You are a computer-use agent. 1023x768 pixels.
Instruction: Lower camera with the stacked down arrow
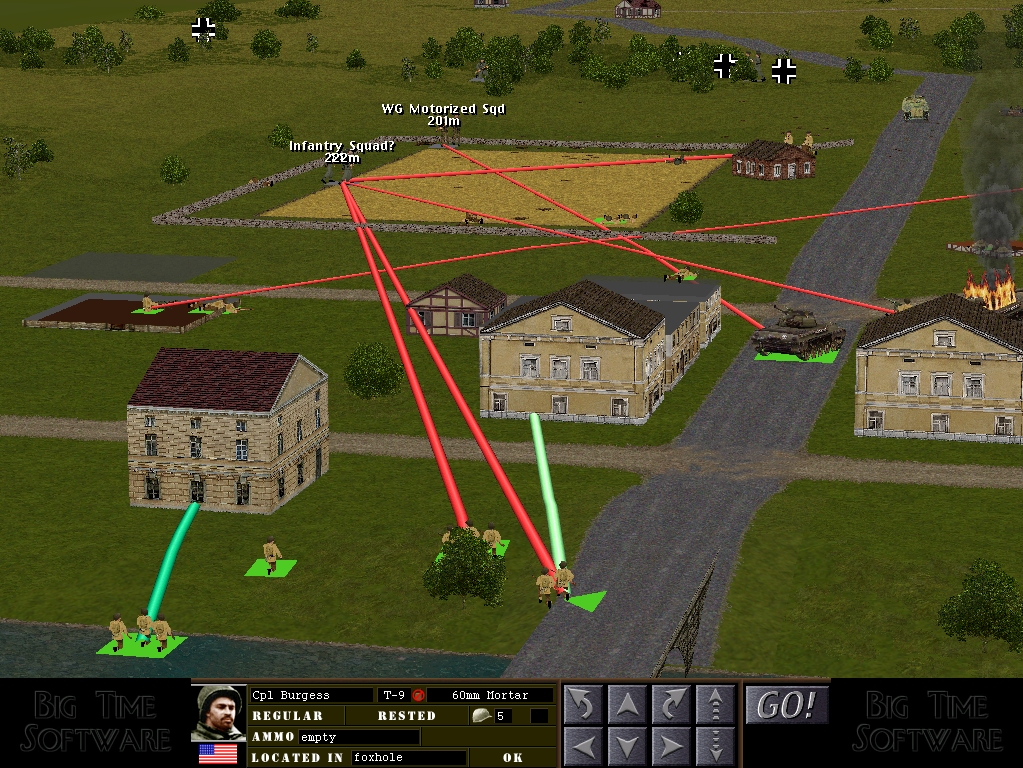point(715,747)
